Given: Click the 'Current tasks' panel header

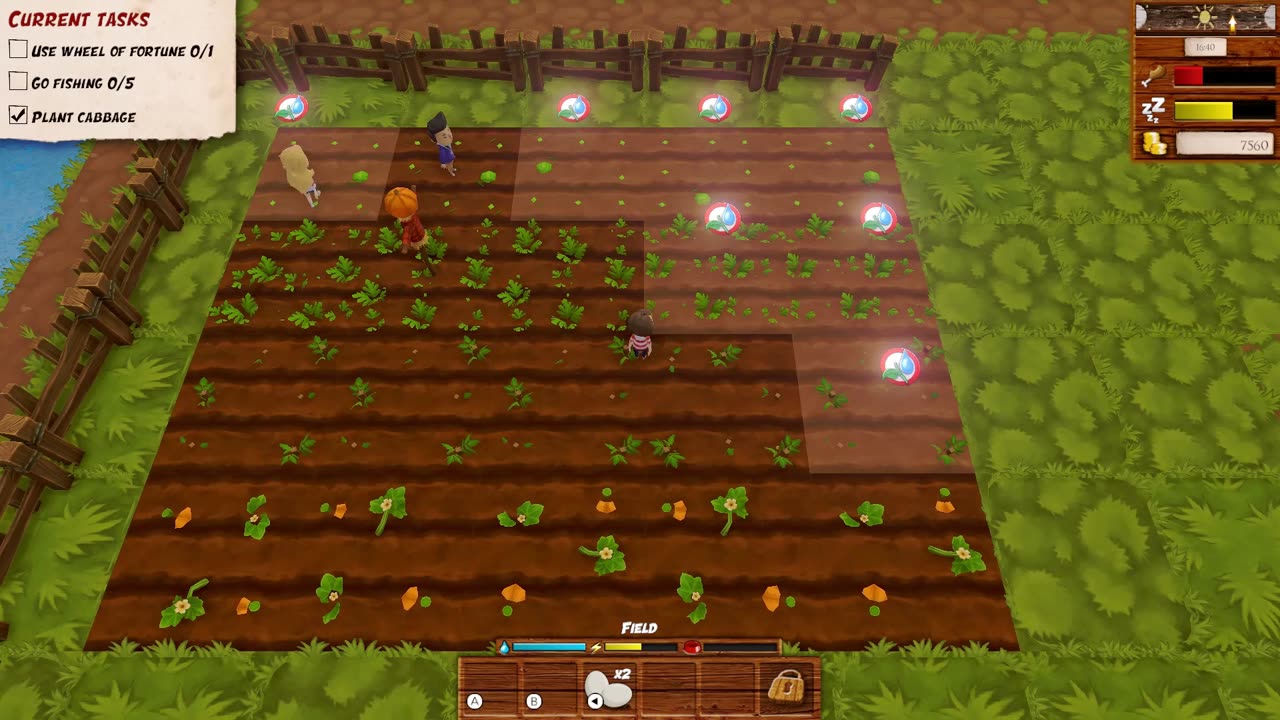Looking at the screenshot, I should point(79,19).
